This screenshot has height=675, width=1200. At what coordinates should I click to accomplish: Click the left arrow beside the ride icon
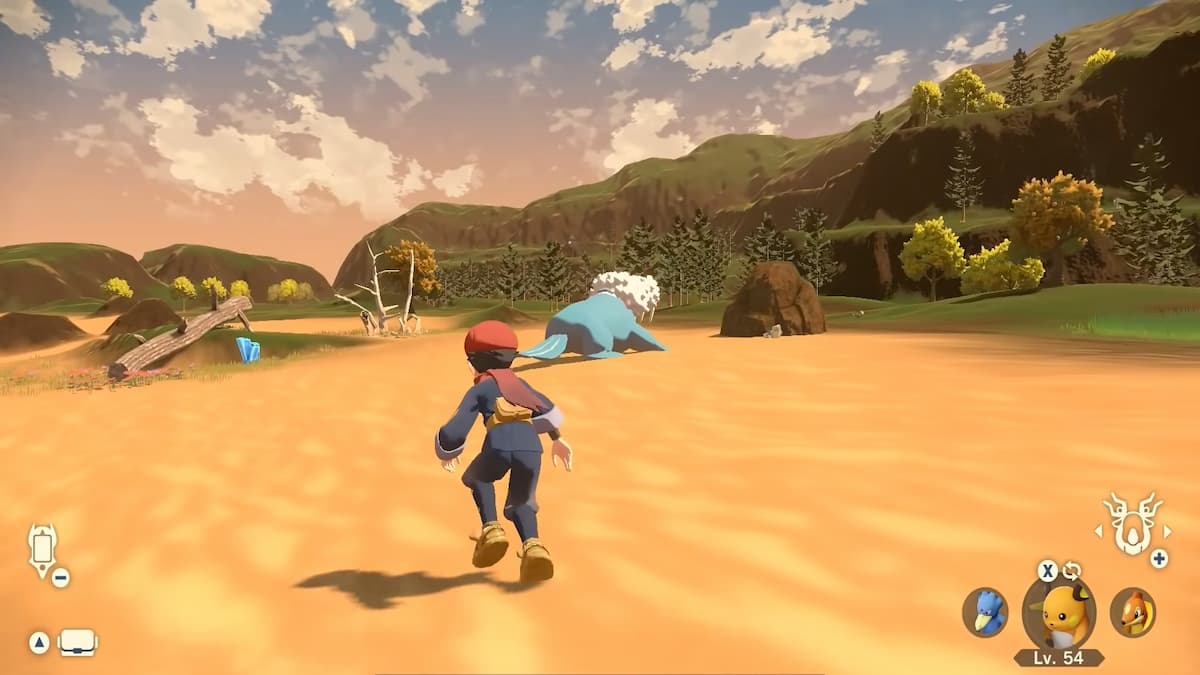click(1100, 531)
